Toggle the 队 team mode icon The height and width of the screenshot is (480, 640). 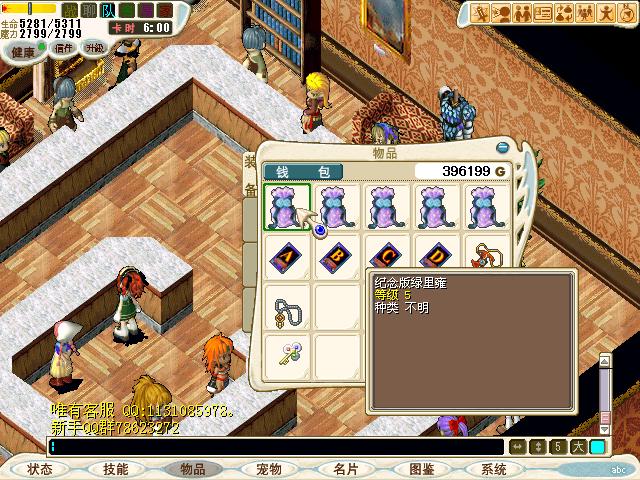tap(108, 10)
